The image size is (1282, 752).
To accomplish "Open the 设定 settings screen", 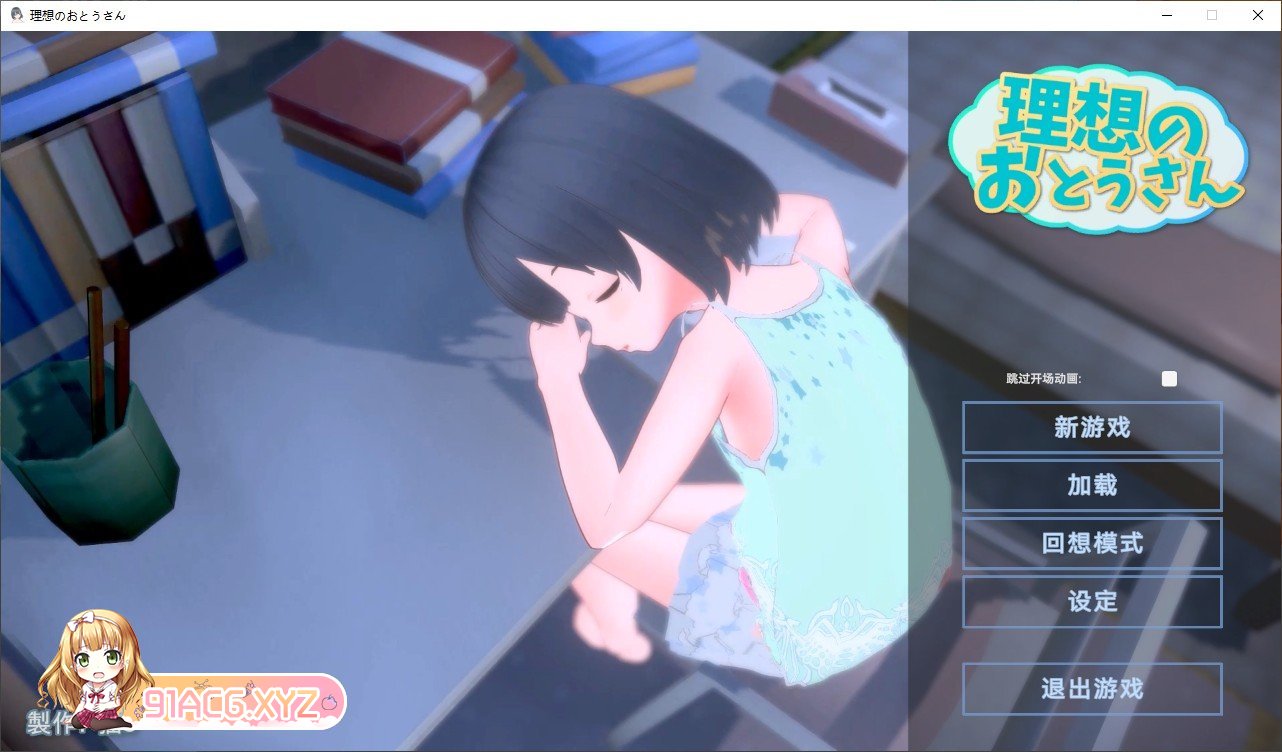I will (1092, 602).
